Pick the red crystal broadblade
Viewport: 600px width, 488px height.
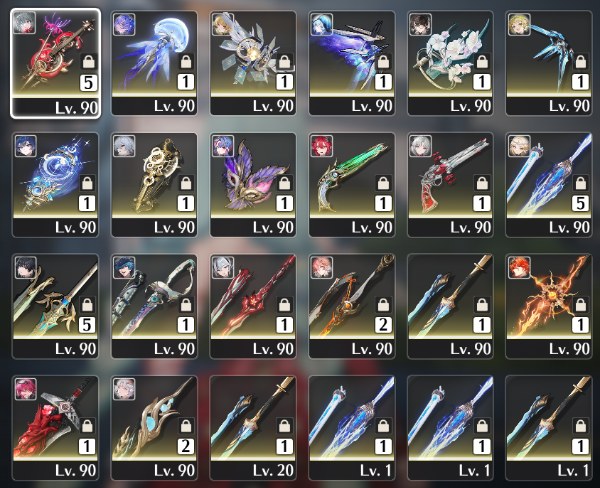click(55, 425)
